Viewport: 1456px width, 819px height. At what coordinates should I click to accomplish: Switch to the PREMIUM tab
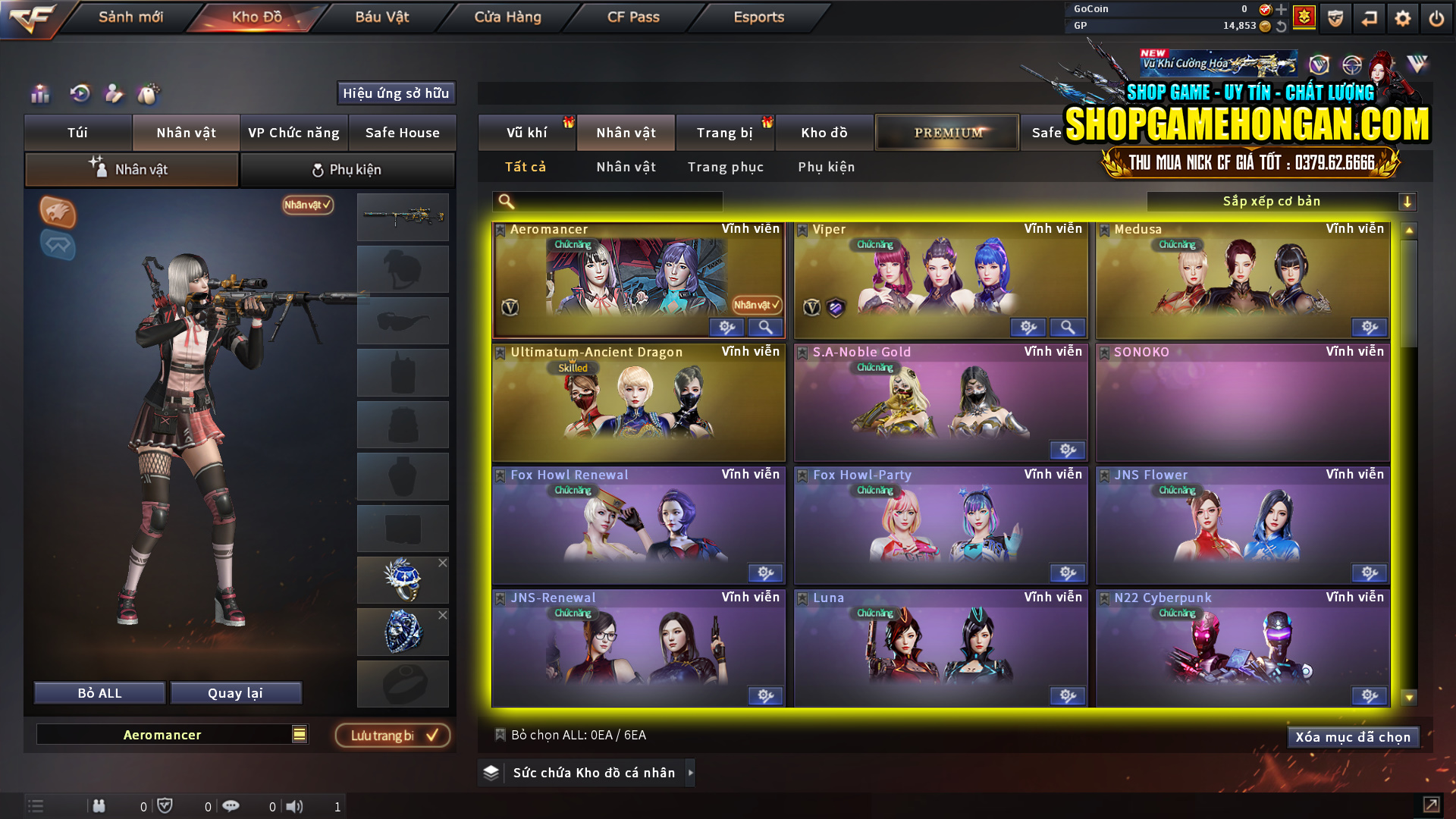point(946,132)
